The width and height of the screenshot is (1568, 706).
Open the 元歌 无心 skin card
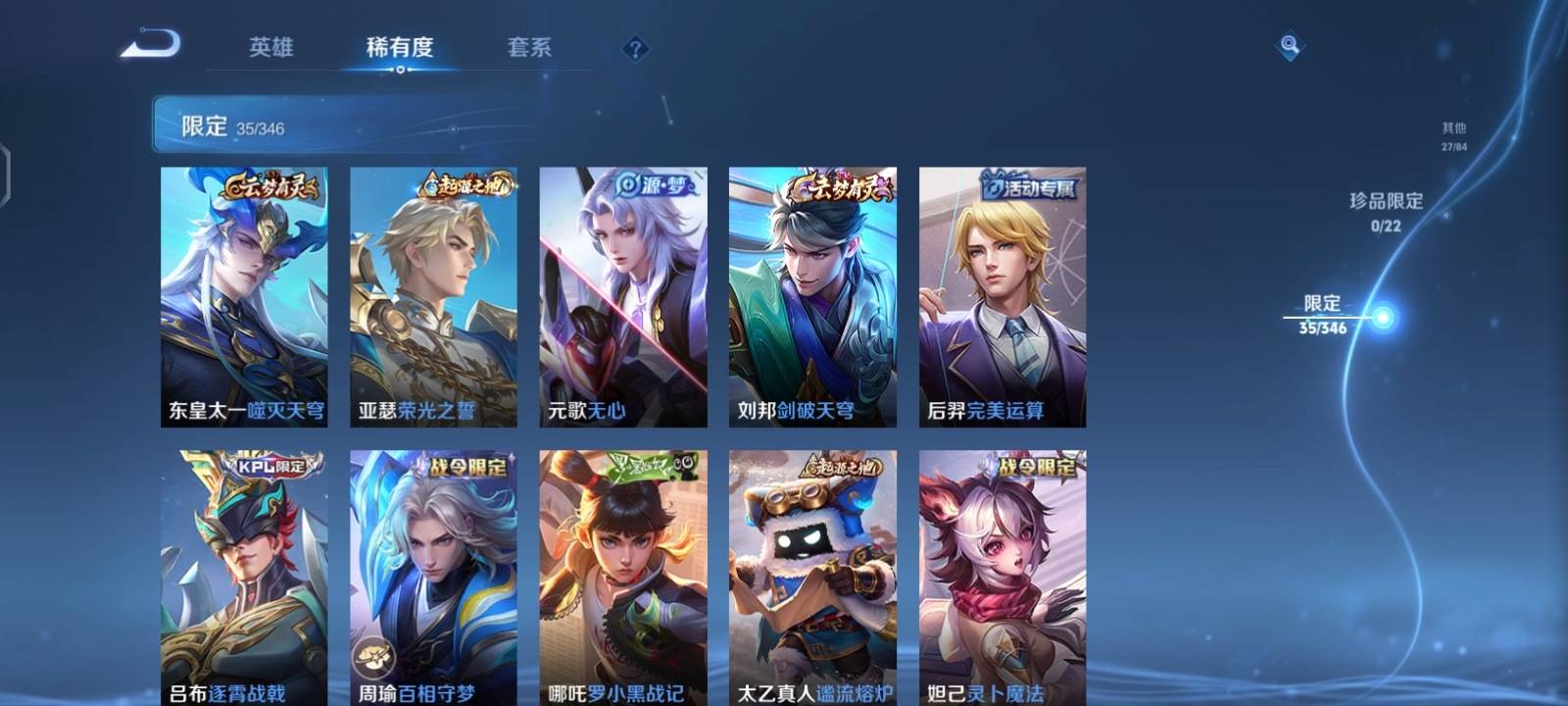622,296
